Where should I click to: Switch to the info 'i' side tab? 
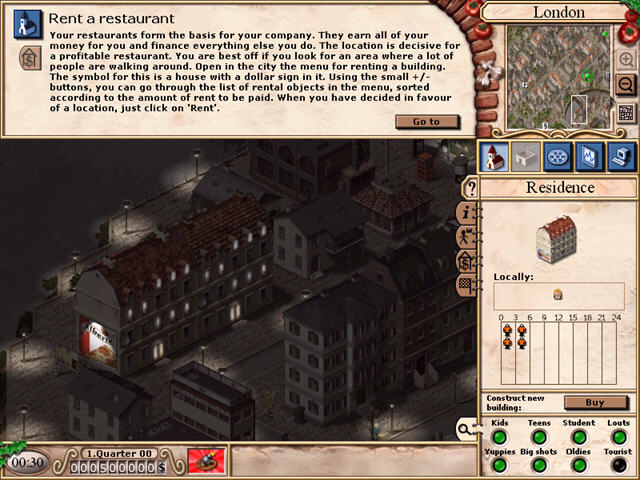(x=466, y=213)
